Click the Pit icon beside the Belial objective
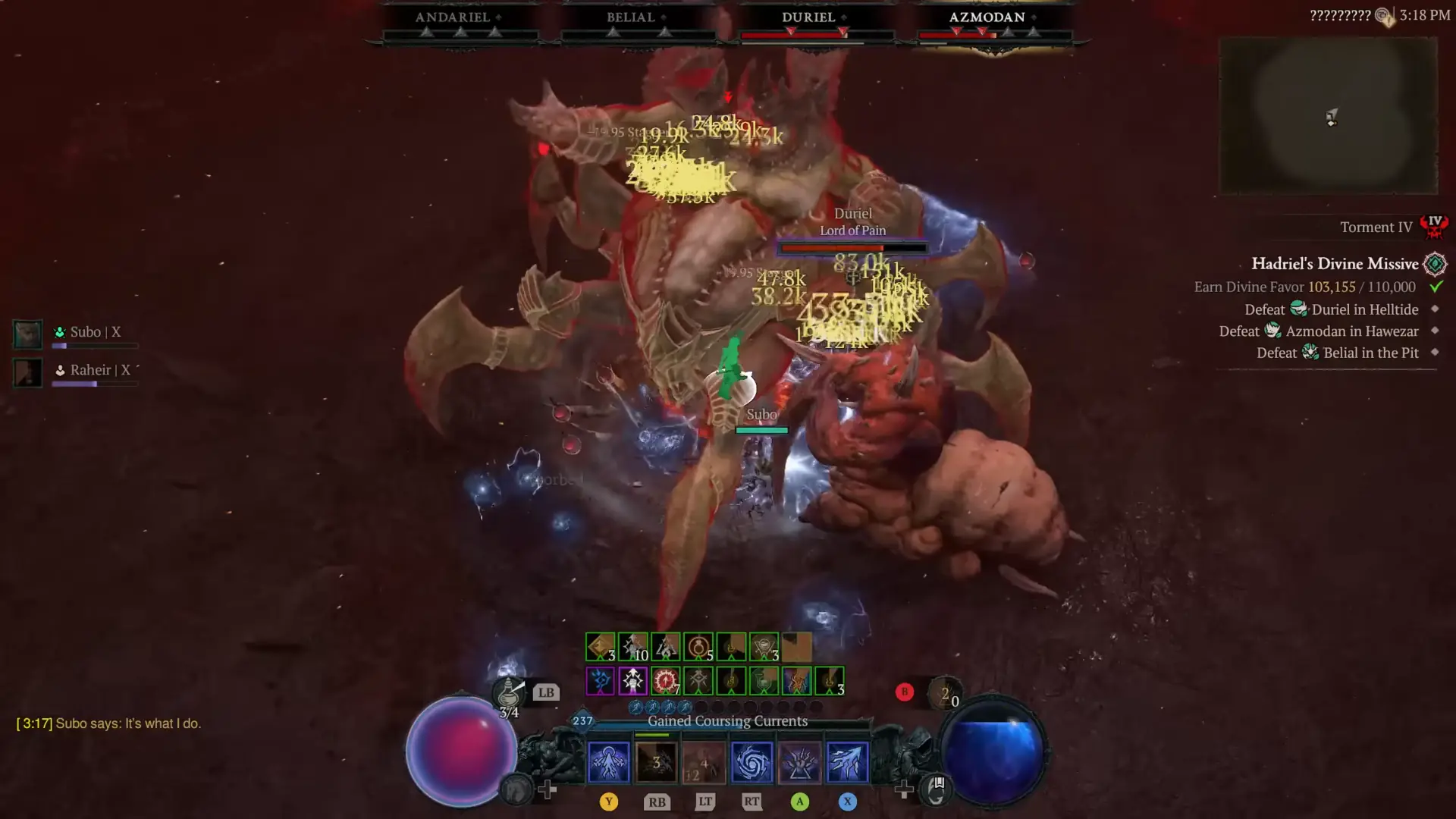 [1310, 353]
